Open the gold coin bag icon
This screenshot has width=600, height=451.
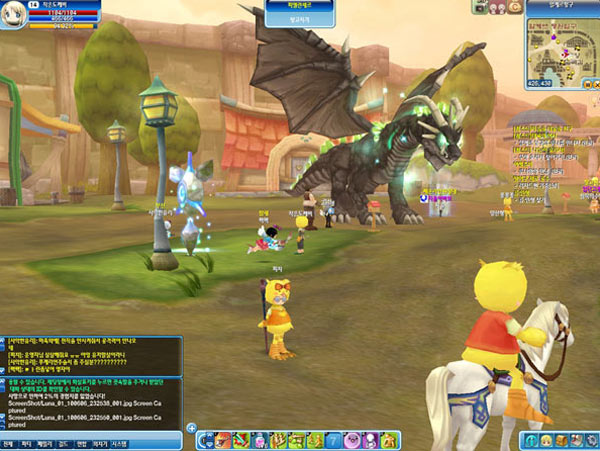514,6
